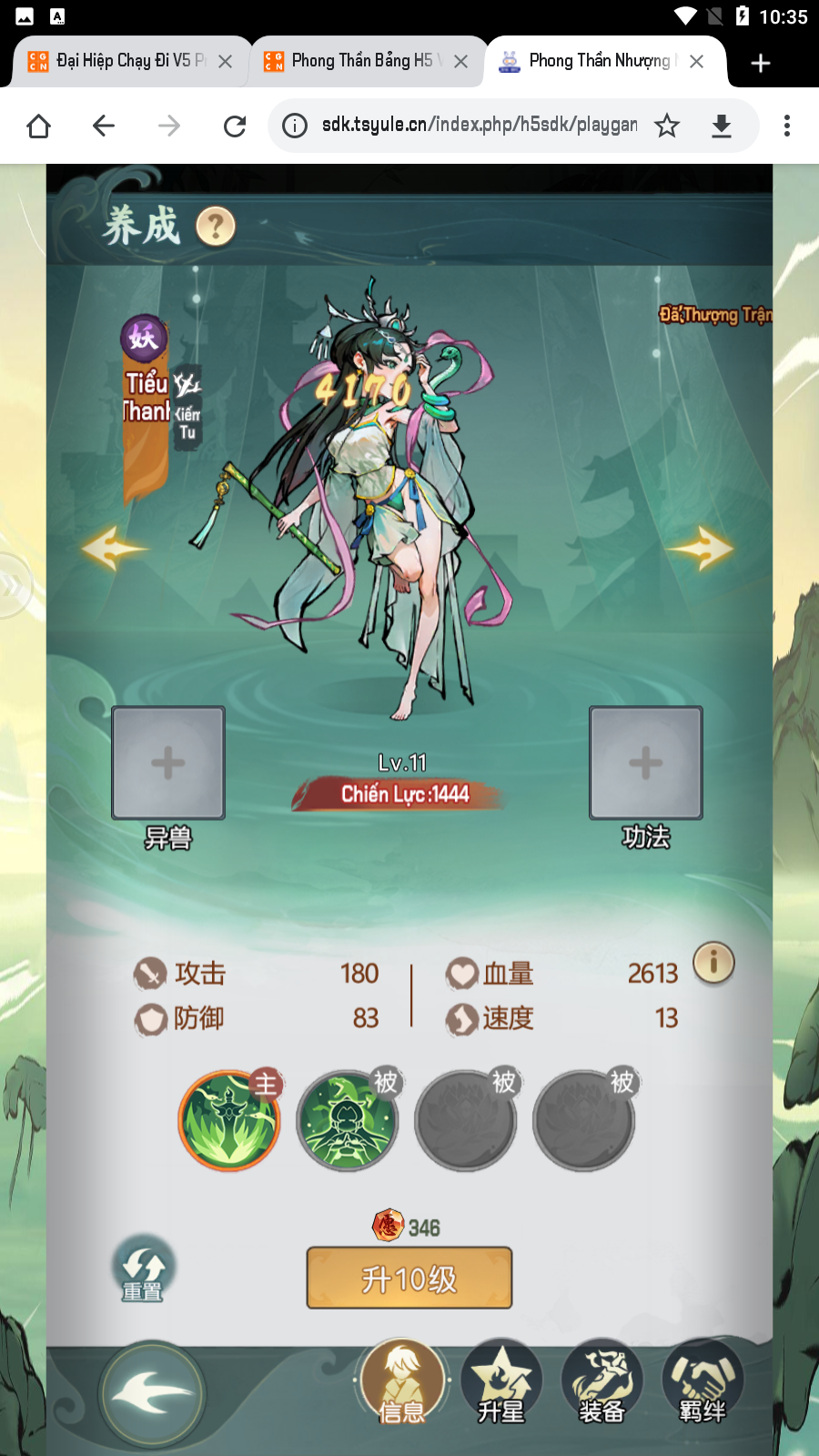This screenshot has width=819, height=1456.
Task: Add a beast in the 异兽 slot
Action: (168, 763)
